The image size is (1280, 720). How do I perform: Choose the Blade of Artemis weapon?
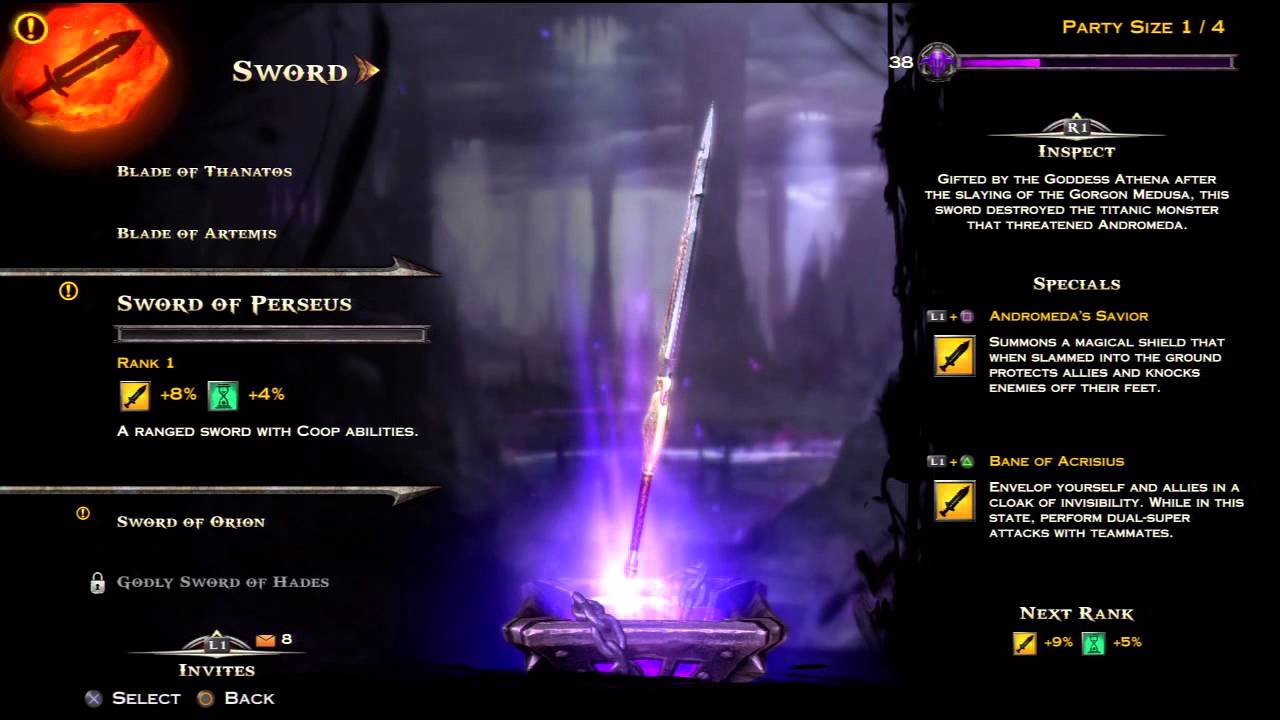pos(196,233)
